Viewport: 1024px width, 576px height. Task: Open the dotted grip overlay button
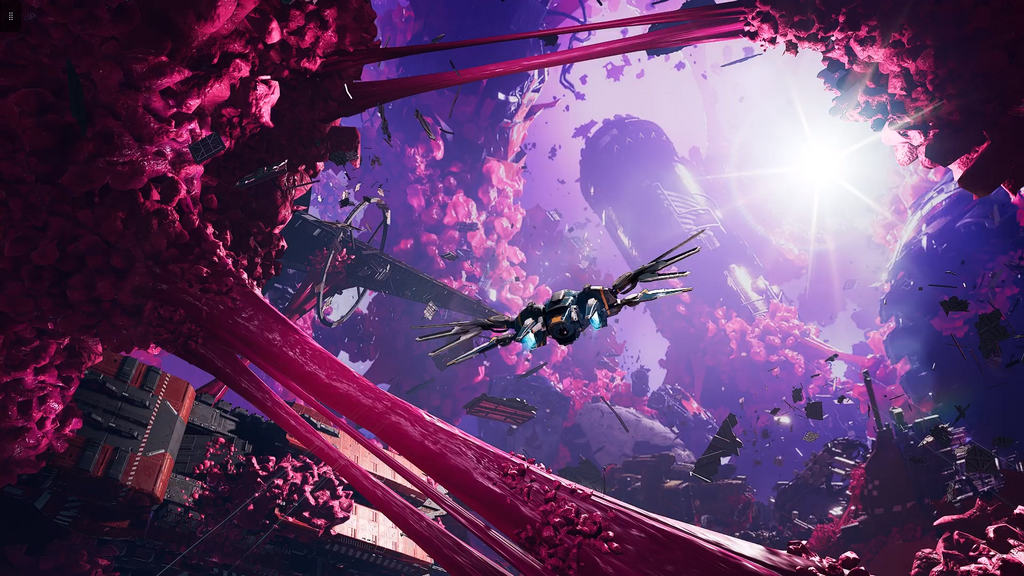click(11, 16)
